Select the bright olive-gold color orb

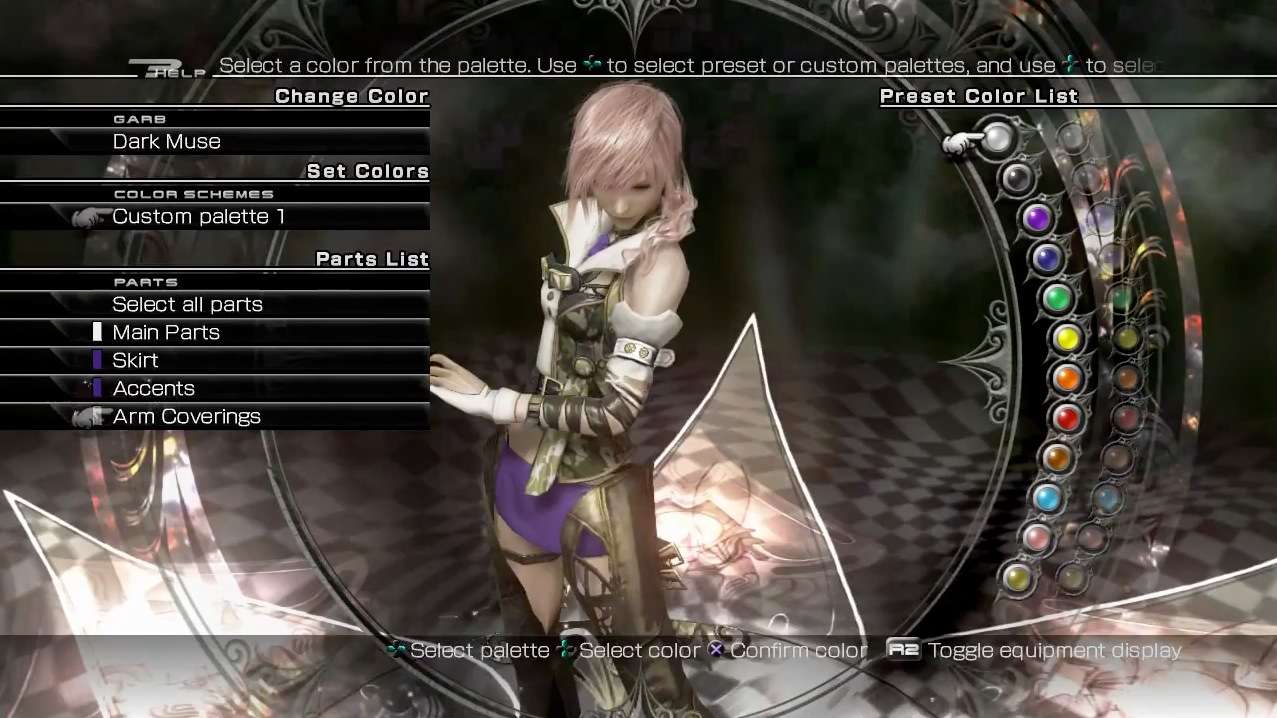pyautogui.click(x=1017, y=577)
